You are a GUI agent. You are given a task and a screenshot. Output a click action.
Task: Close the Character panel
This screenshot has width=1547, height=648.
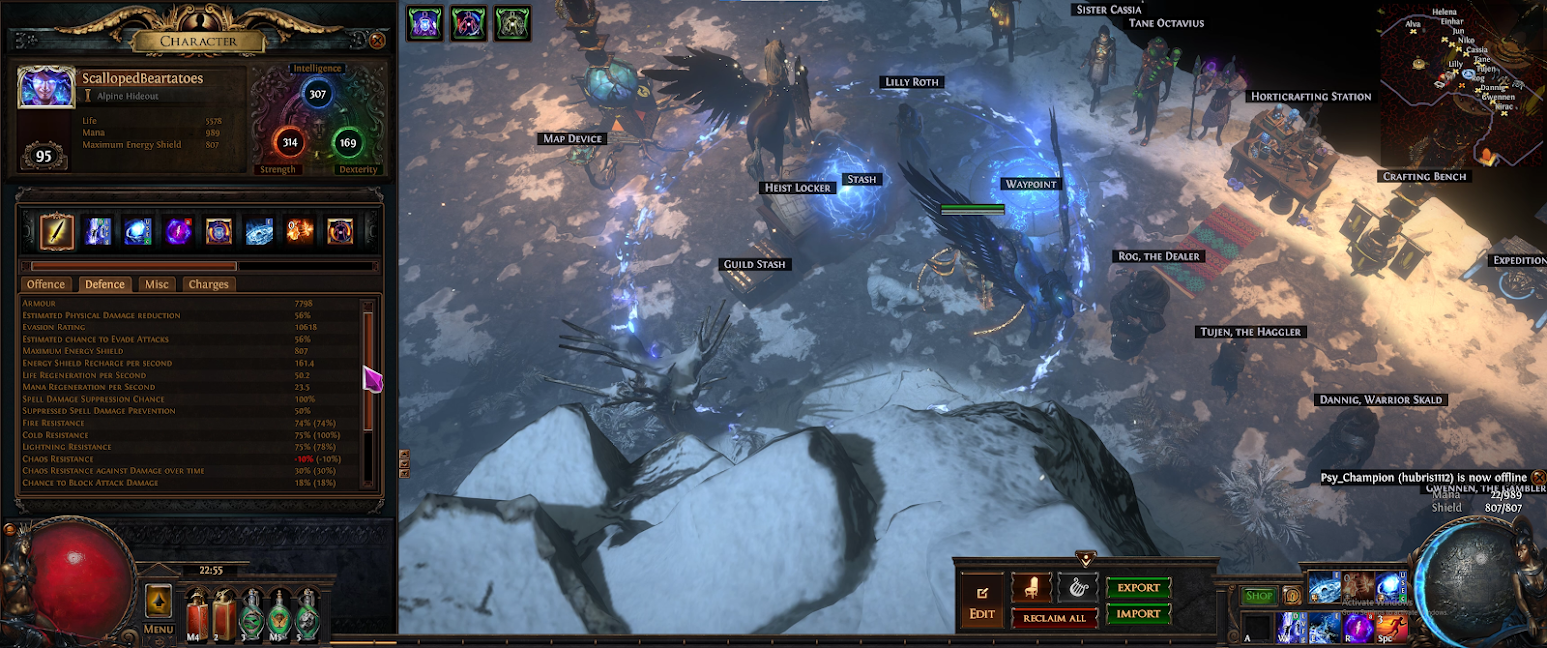tap(377, 41)
